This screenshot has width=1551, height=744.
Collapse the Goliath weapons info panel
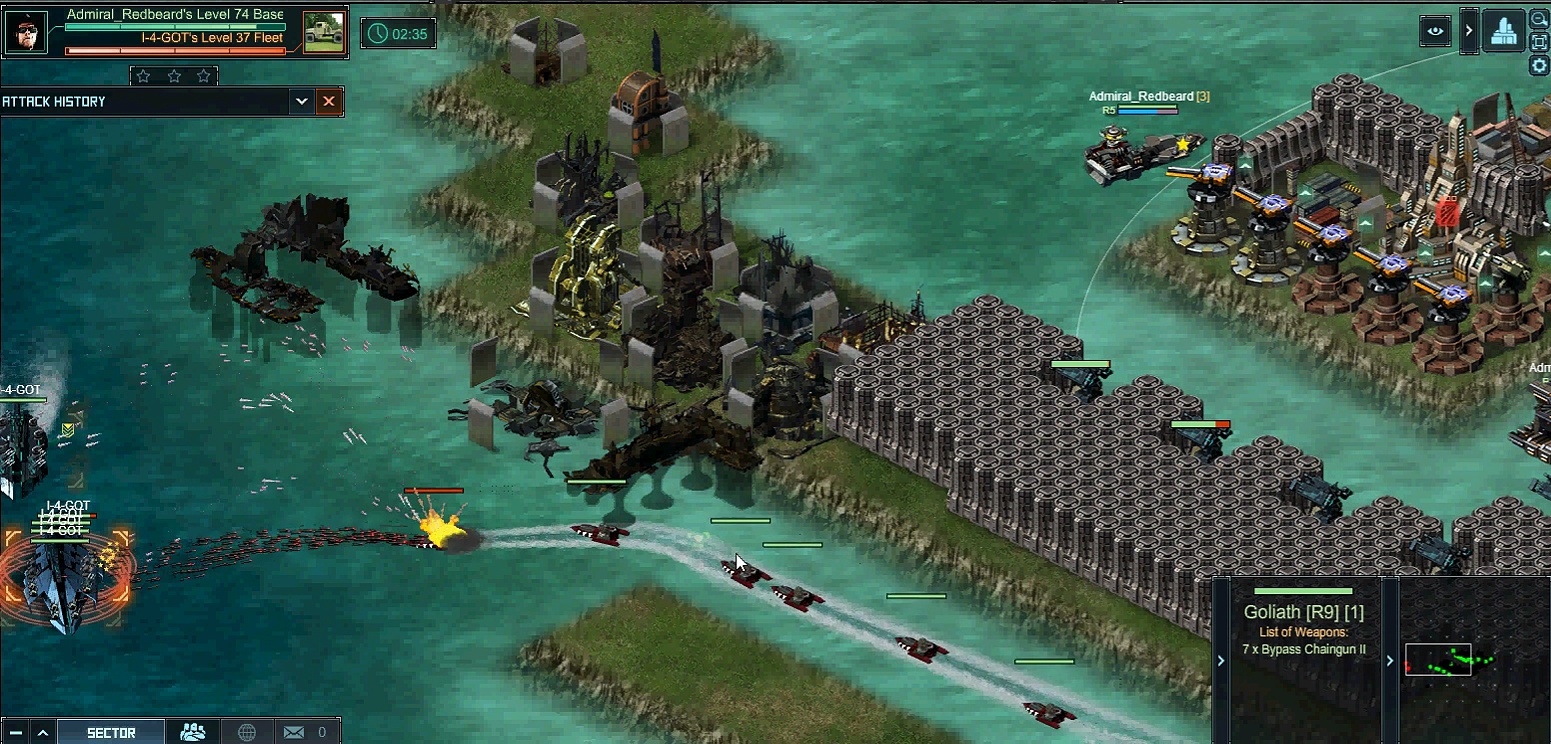click(x=1220, y=660)
